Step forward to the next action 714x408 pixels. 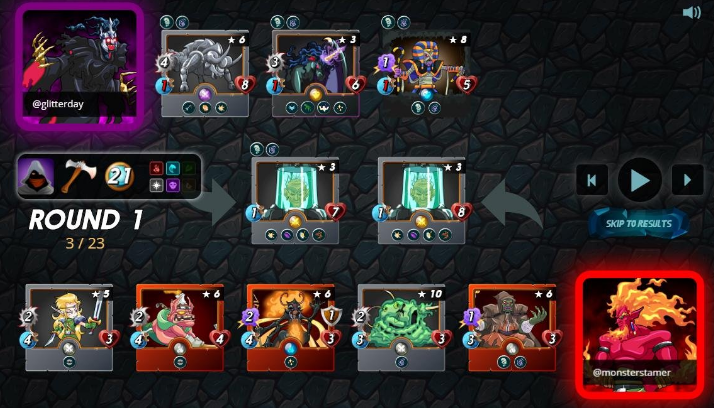point(687,180)
